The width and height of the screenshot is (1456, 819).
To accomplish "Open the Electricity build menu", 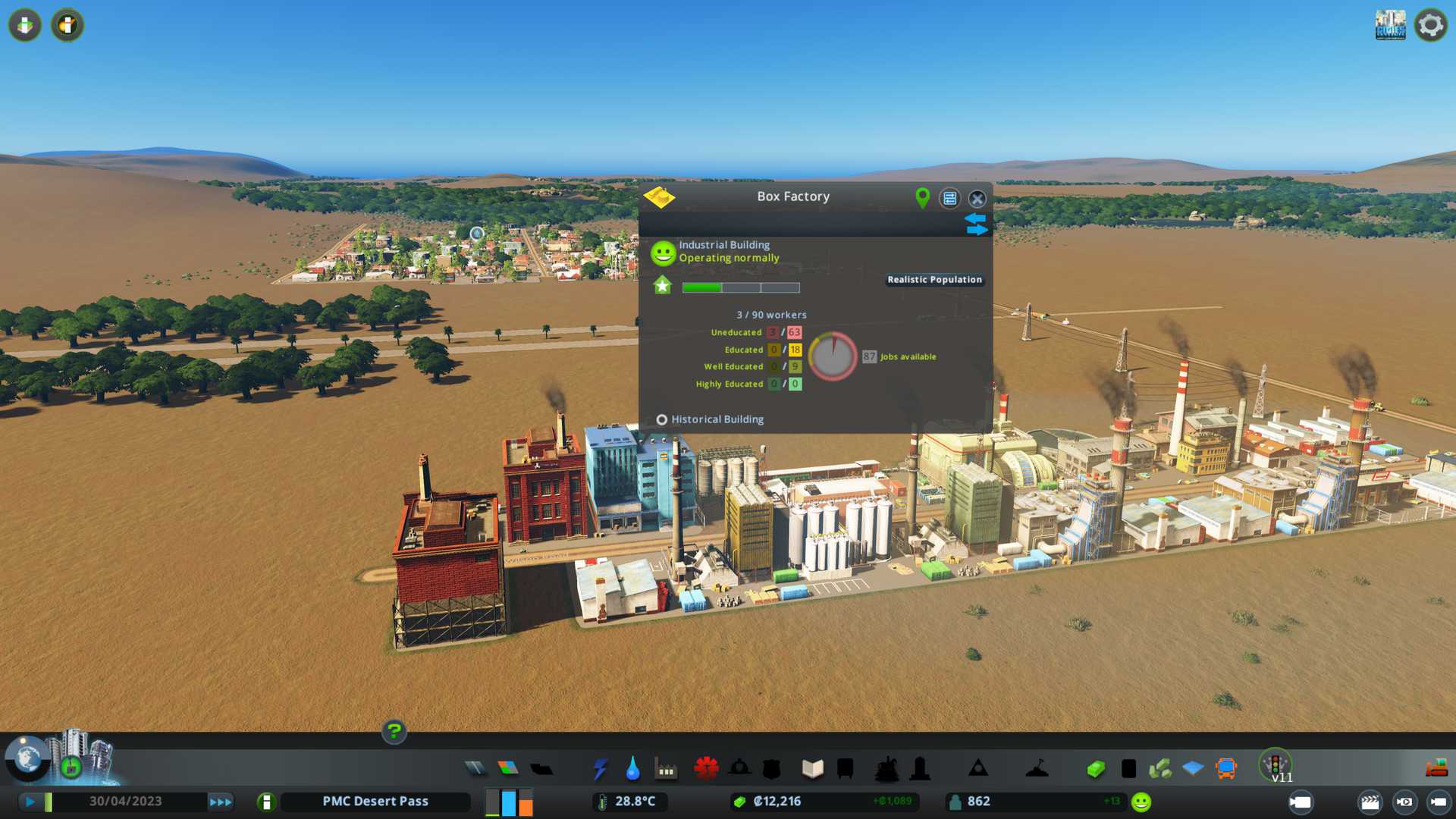I will (x=601, y=769).
